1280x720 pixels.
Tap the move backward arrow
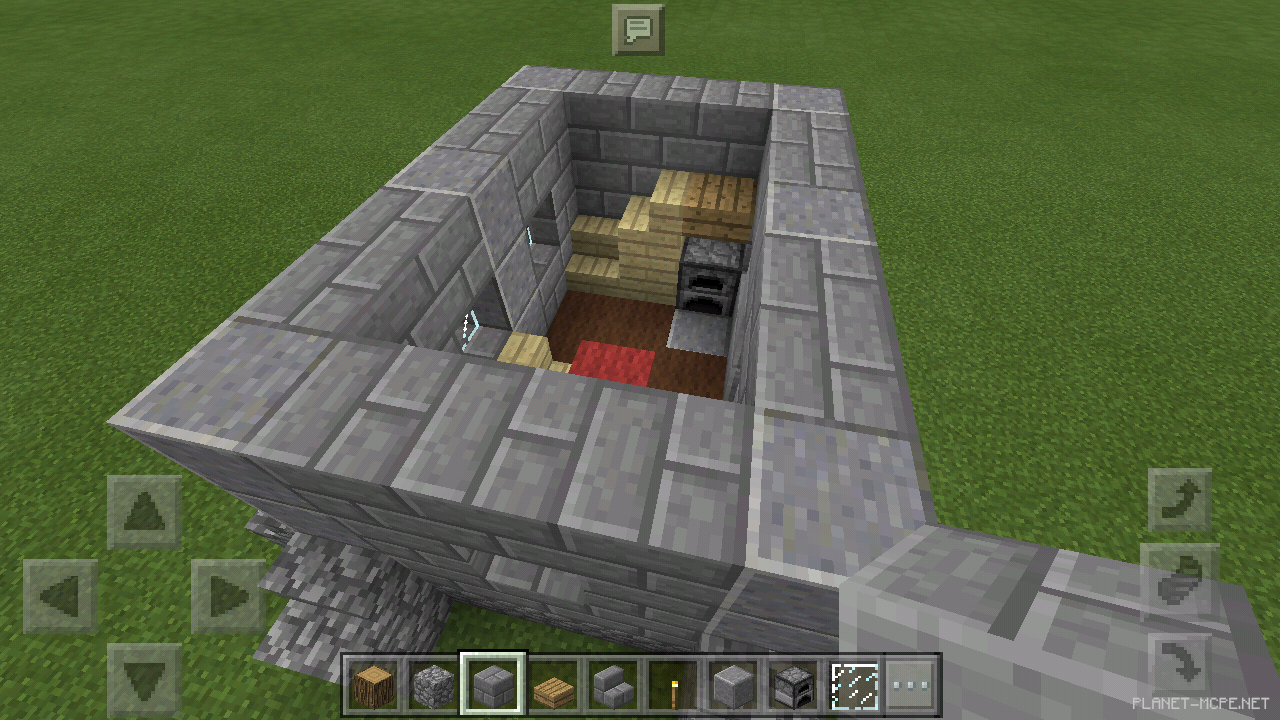144,679
